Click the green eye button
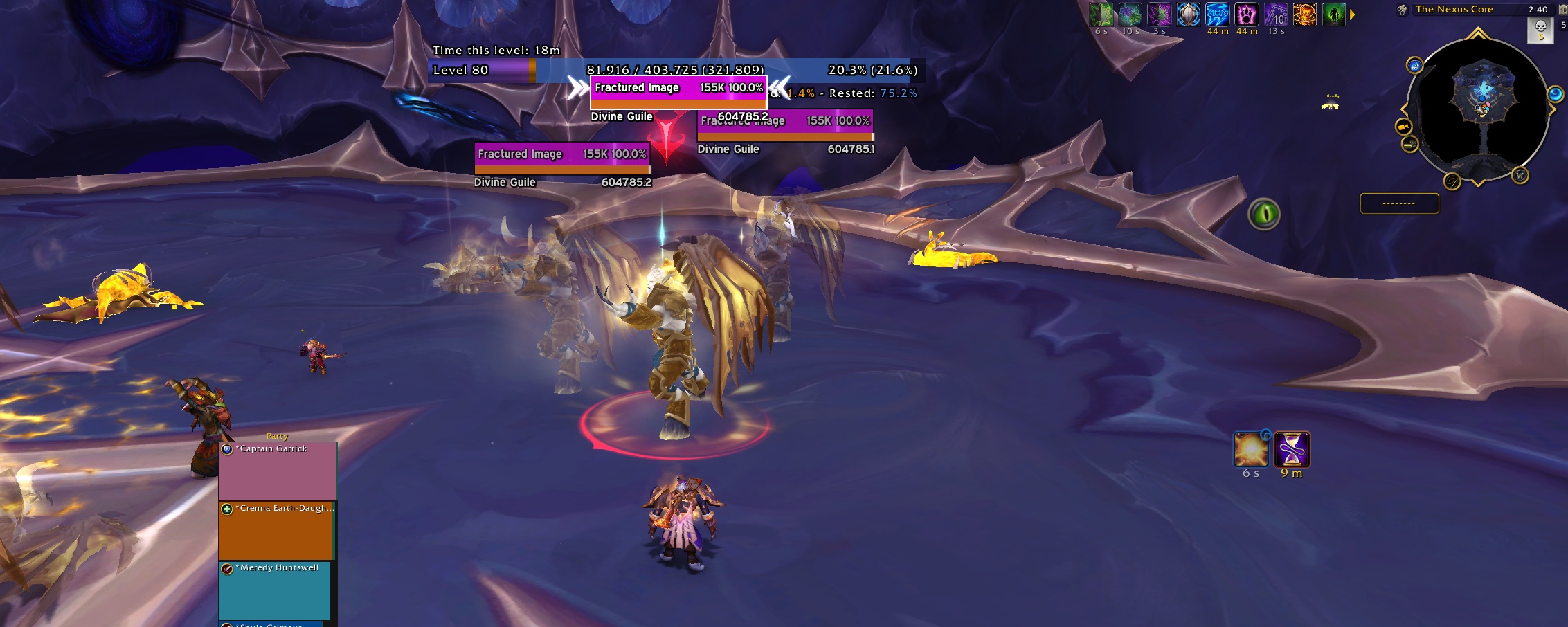The width and height of the screenshot is (1568, 627). point(1264,214)
